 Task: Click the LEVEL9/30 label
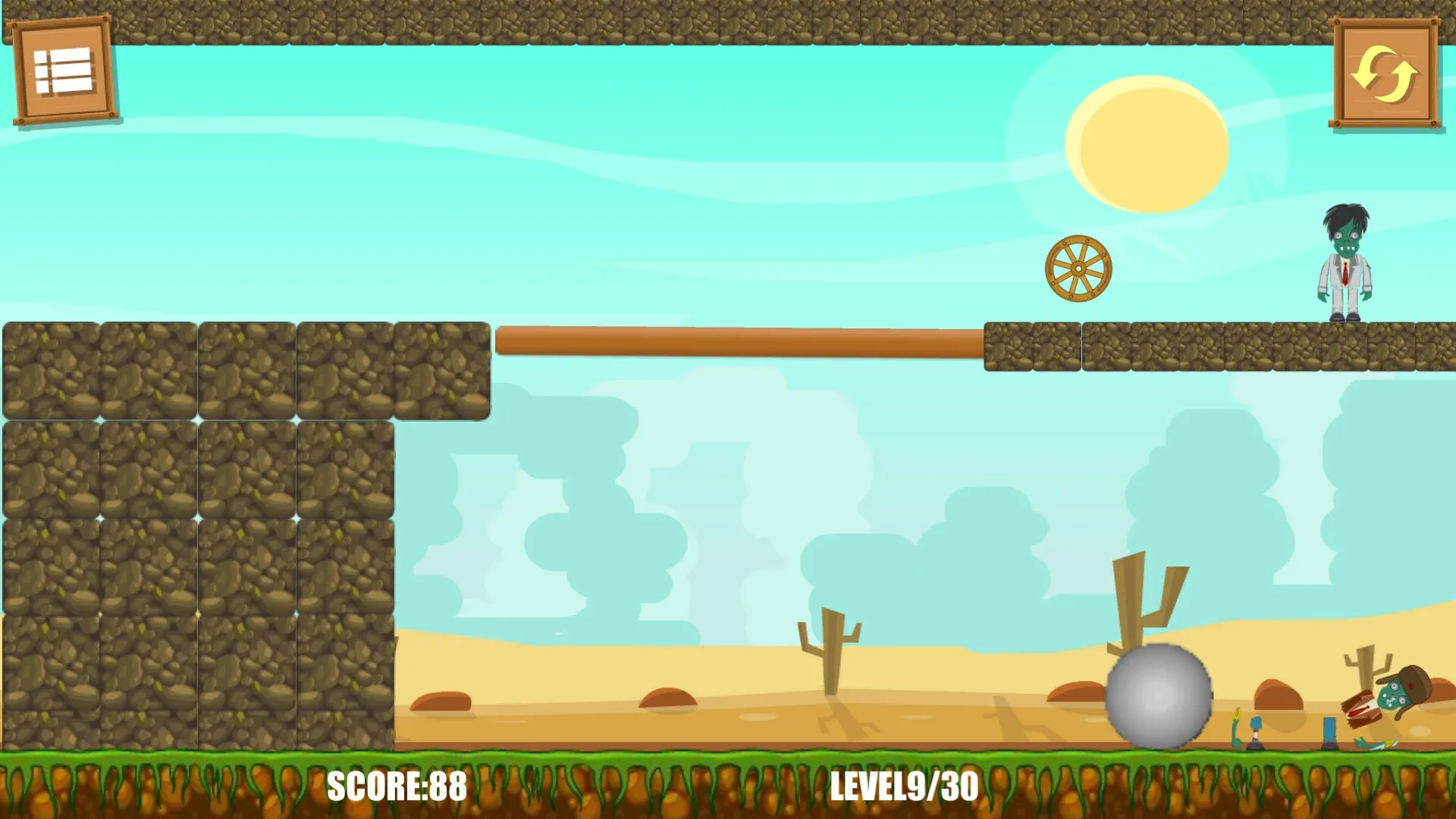click(x=905, y=787)
